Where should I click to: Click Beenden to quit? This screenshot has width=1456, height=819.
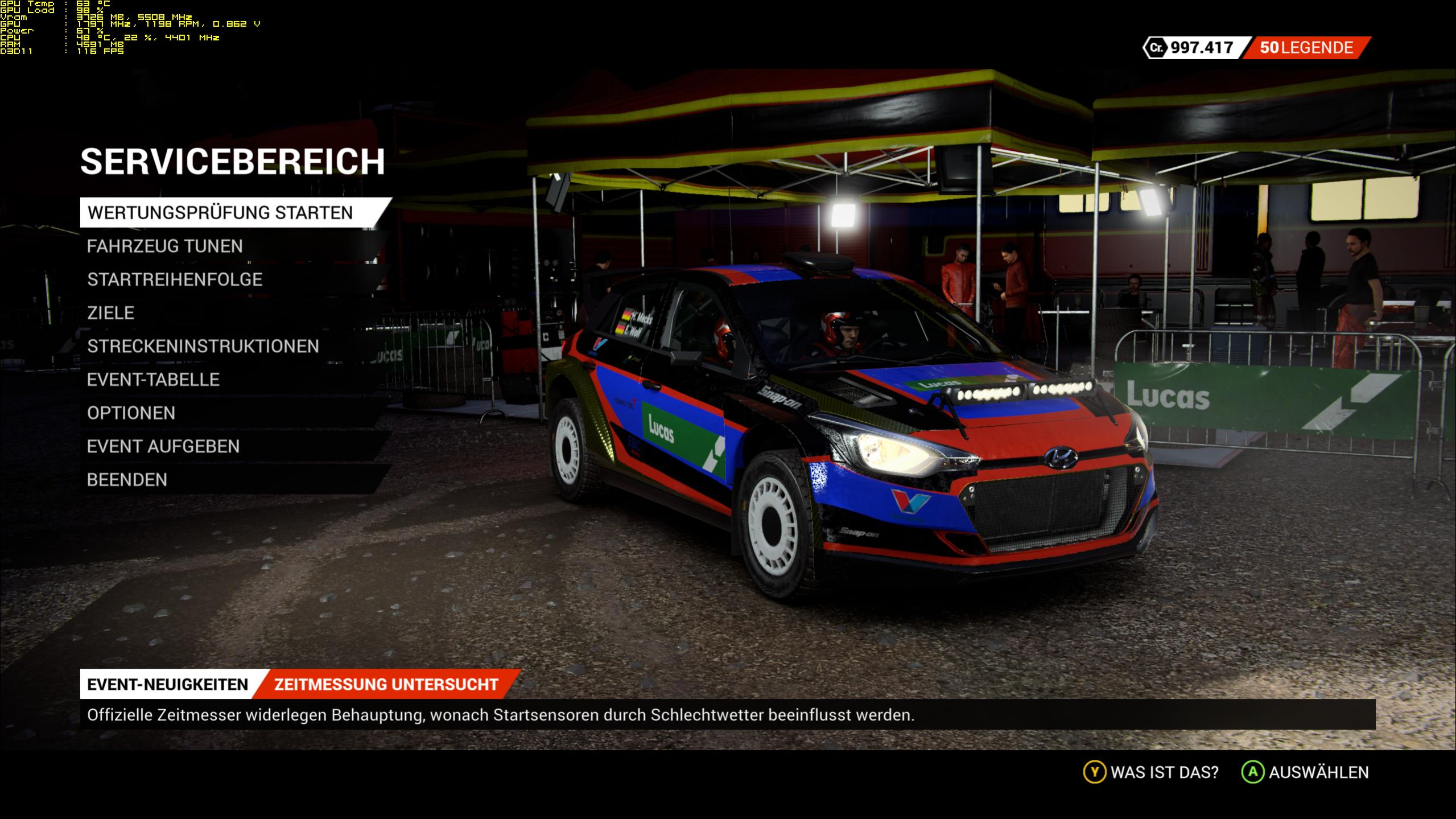(x=127, y=480)
